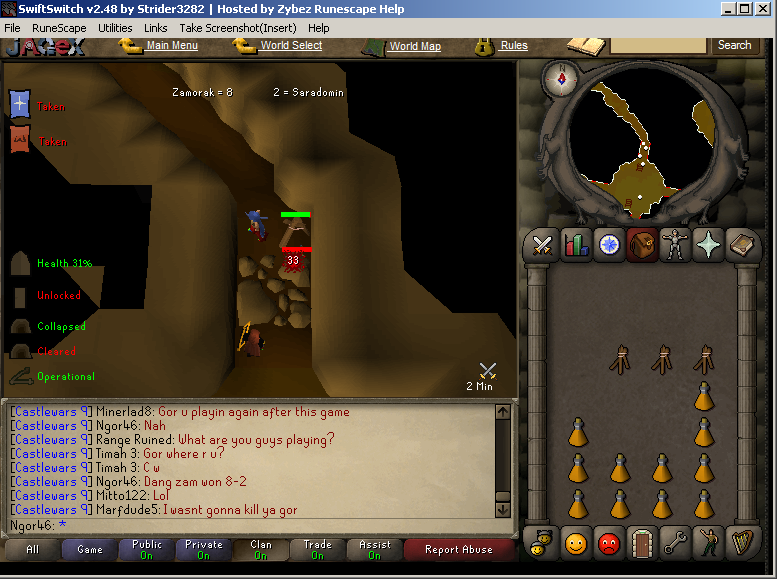Toggle the Public chat filter
This screenshot has height=579, width=777.
pyautogui.click(x=147, y=549)
